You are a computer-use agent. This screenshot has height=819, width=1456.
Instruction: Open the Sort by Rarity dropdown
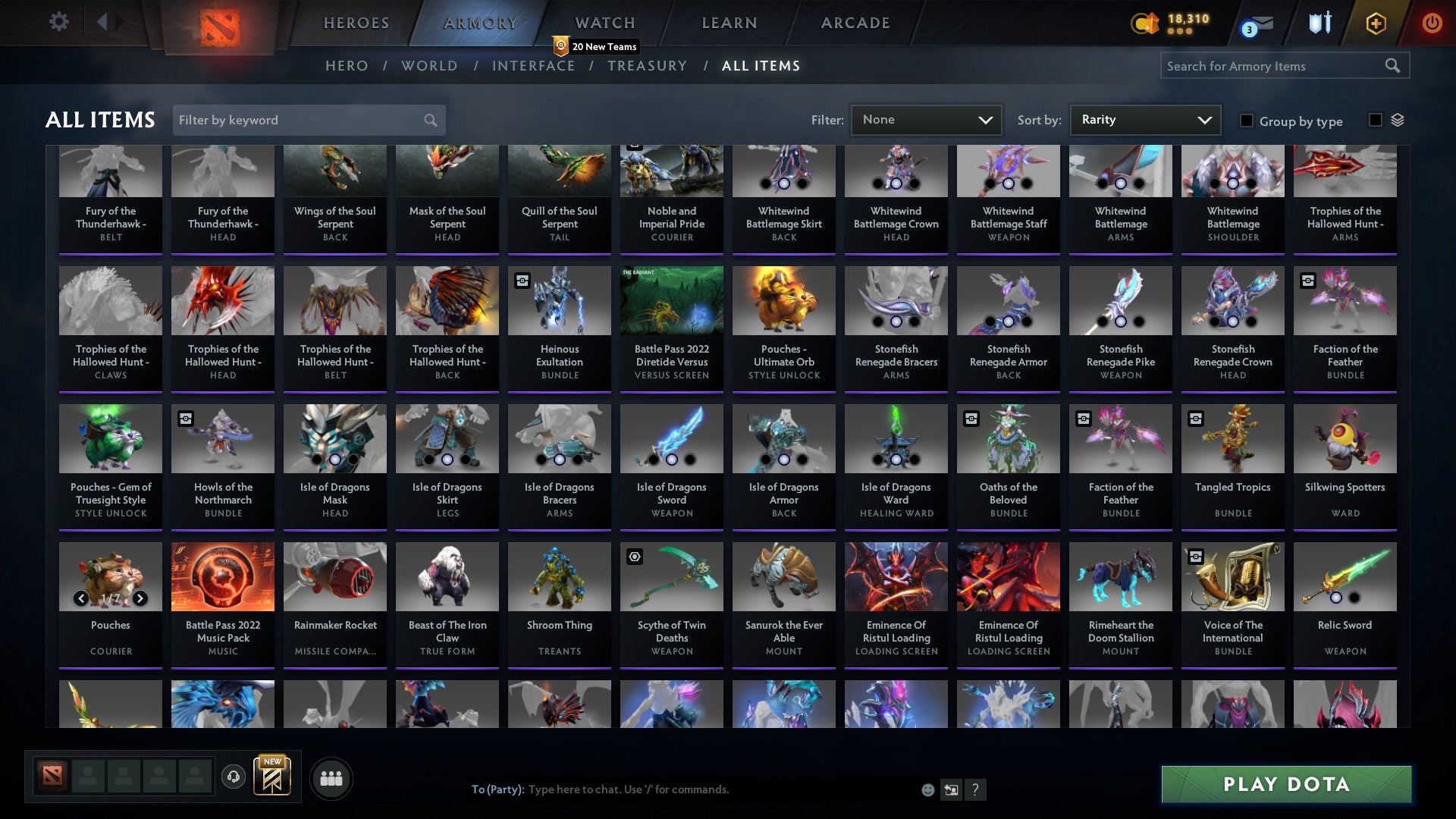pos(1144,119)
